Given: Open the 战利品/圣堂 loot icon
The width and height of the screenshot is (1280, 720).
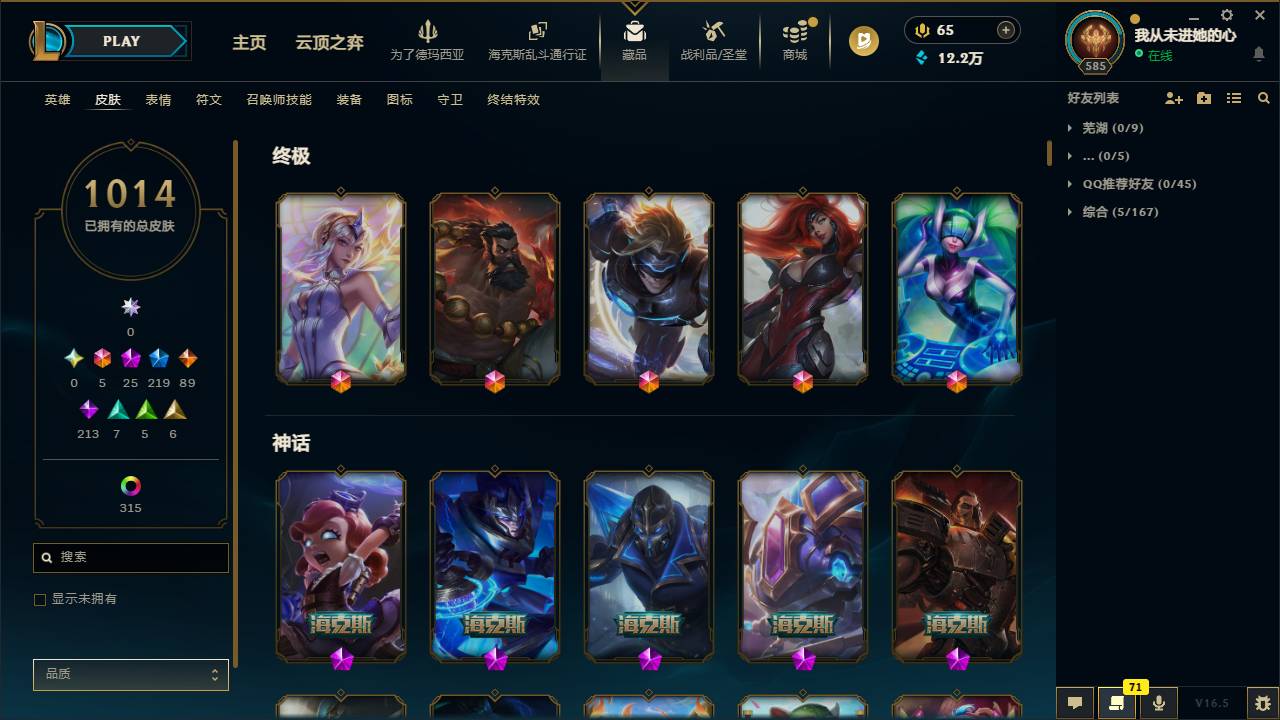Looking at the screenshot, I should coord(713,33).
